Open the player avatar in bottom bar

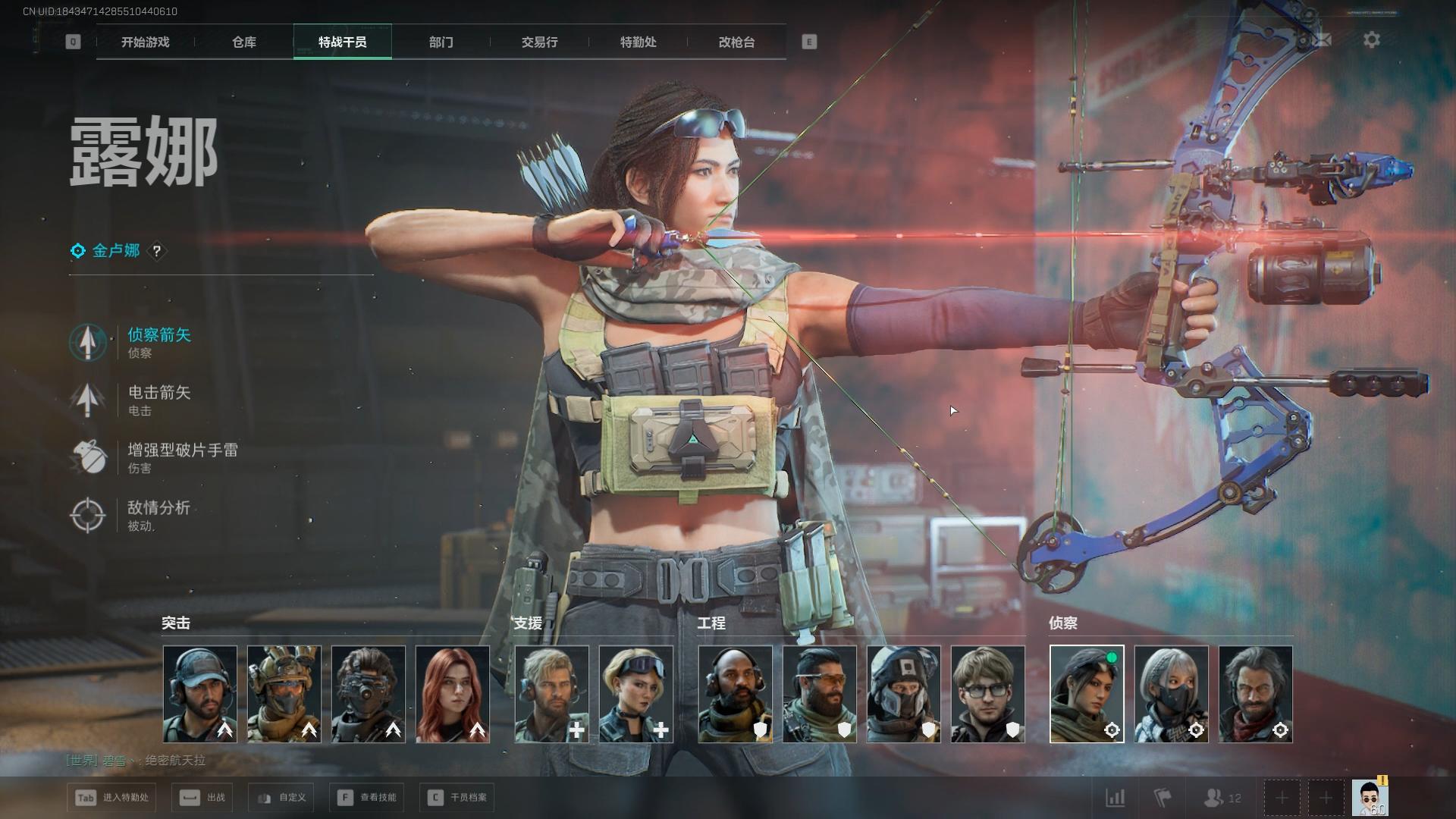click(1370, 798)
